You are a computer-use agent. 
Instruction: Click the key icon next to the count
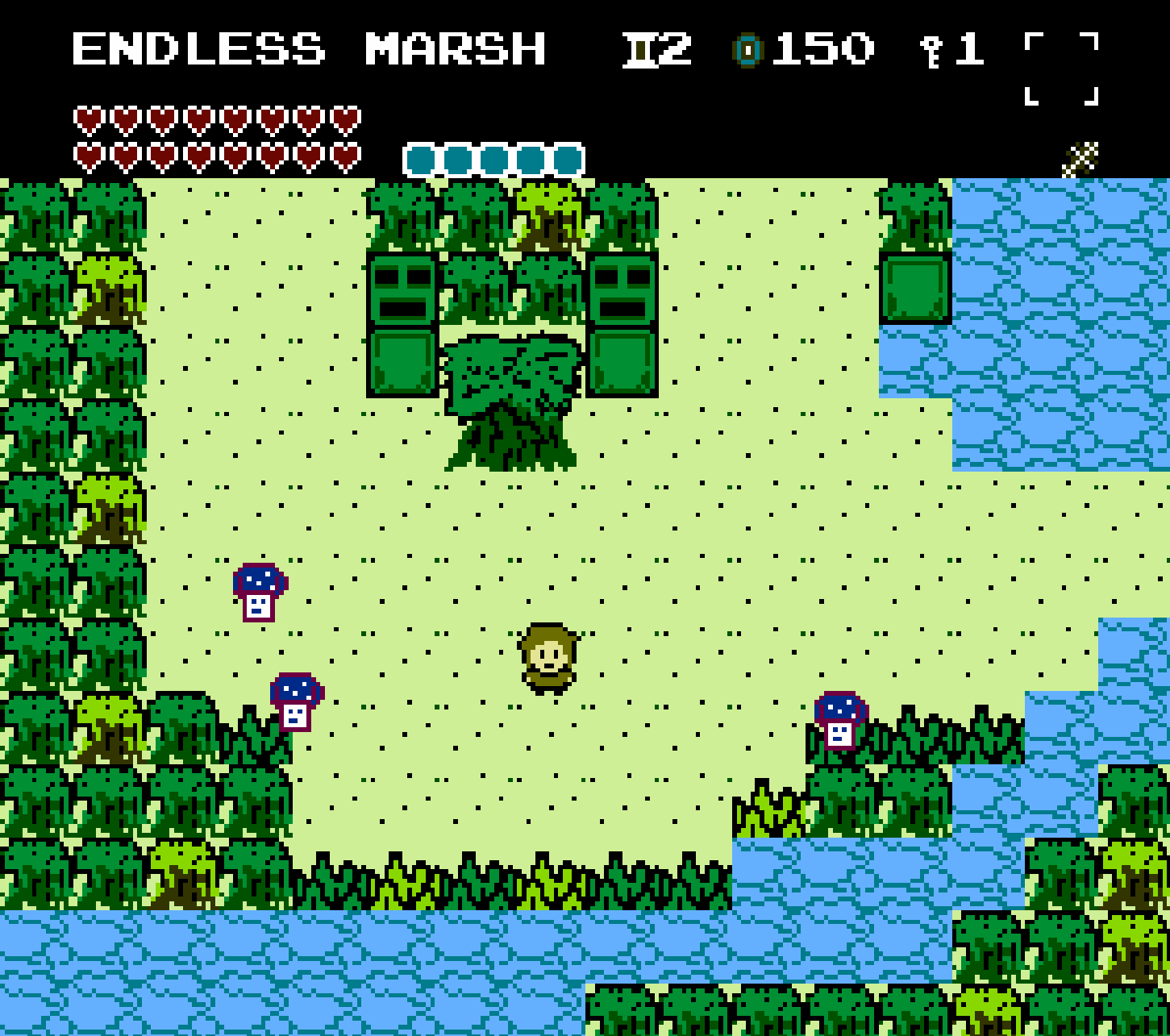(x=931, y=50)
